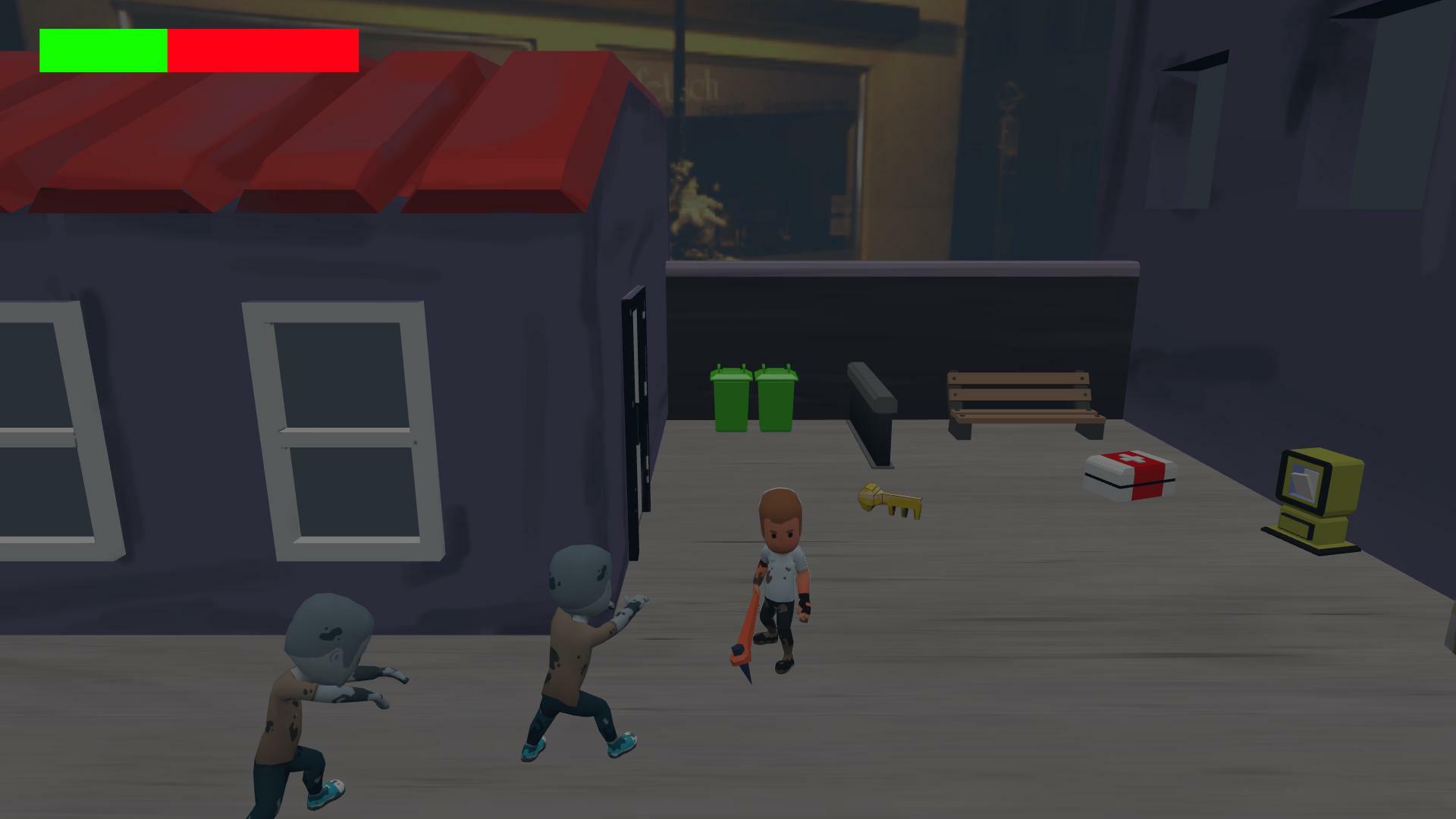Image resolution: width=1456 pixels, height=819 pixels.
Task: Click the green portion of the health bar
Action: (x=102, y=49)
